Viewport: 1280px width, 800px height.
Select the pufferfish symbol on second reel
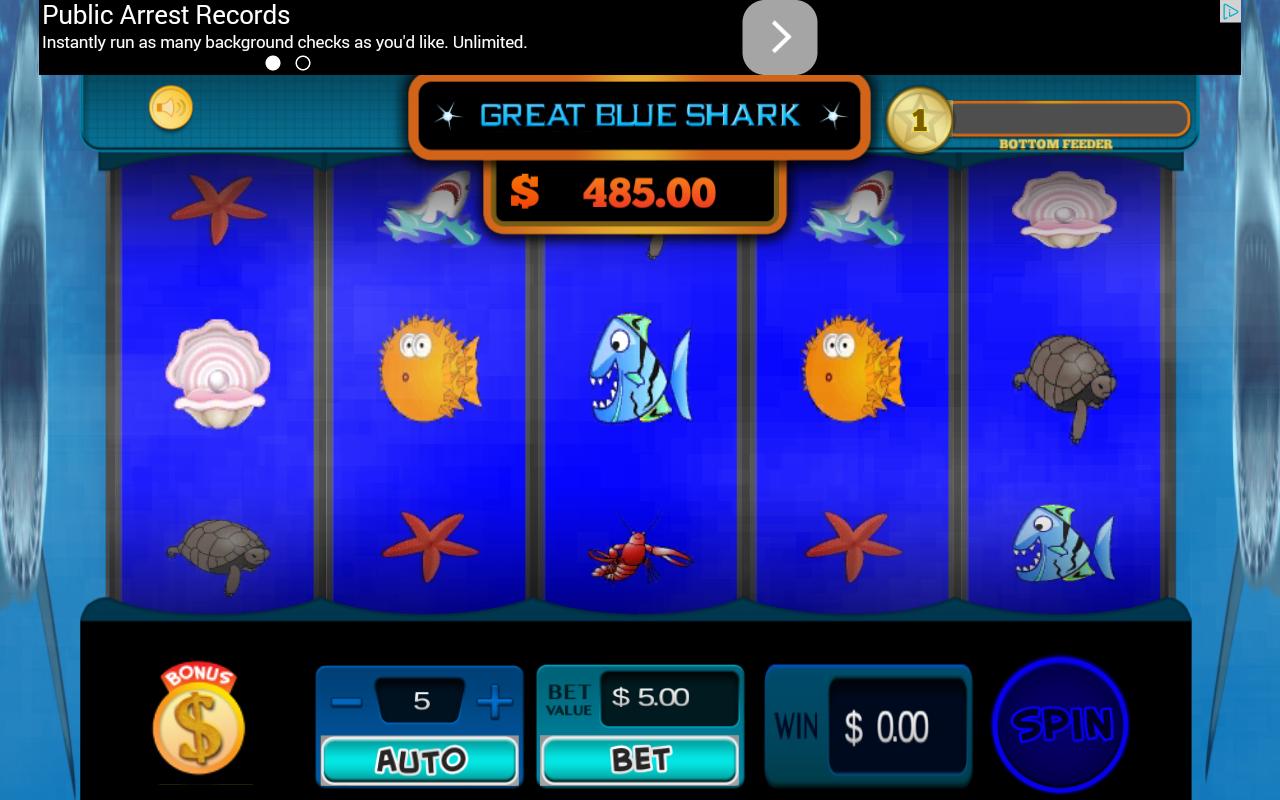428,370
